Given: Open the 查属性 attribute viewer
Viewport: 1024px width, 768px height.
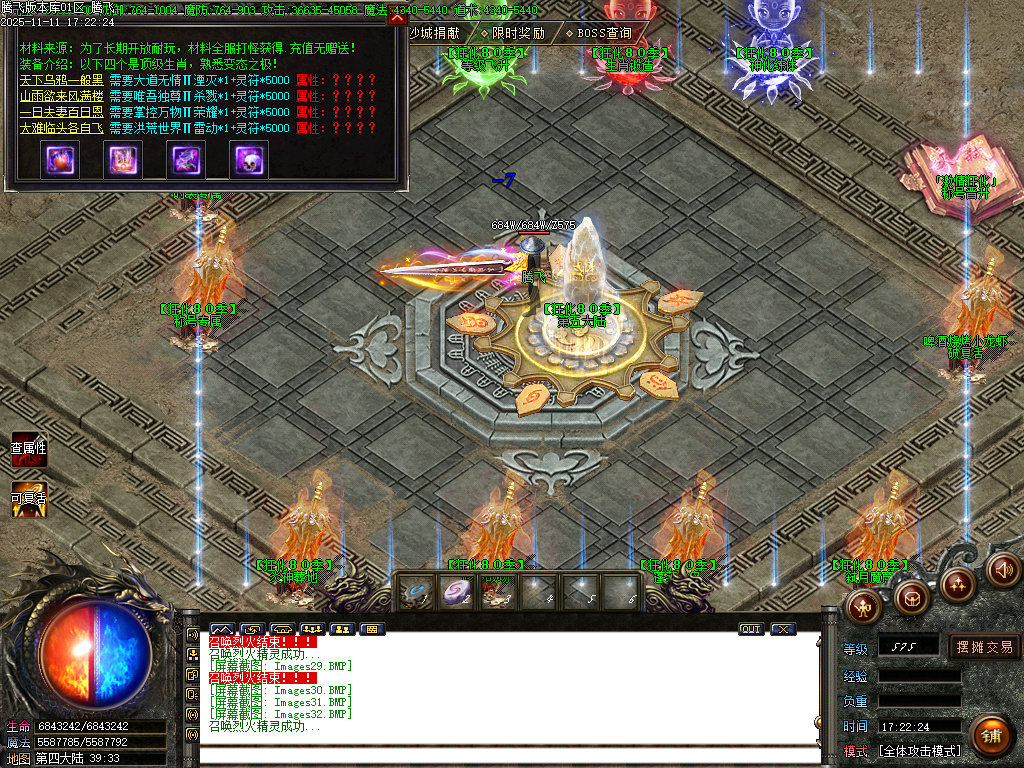Looking at the screenshot, I should [28, 450].
